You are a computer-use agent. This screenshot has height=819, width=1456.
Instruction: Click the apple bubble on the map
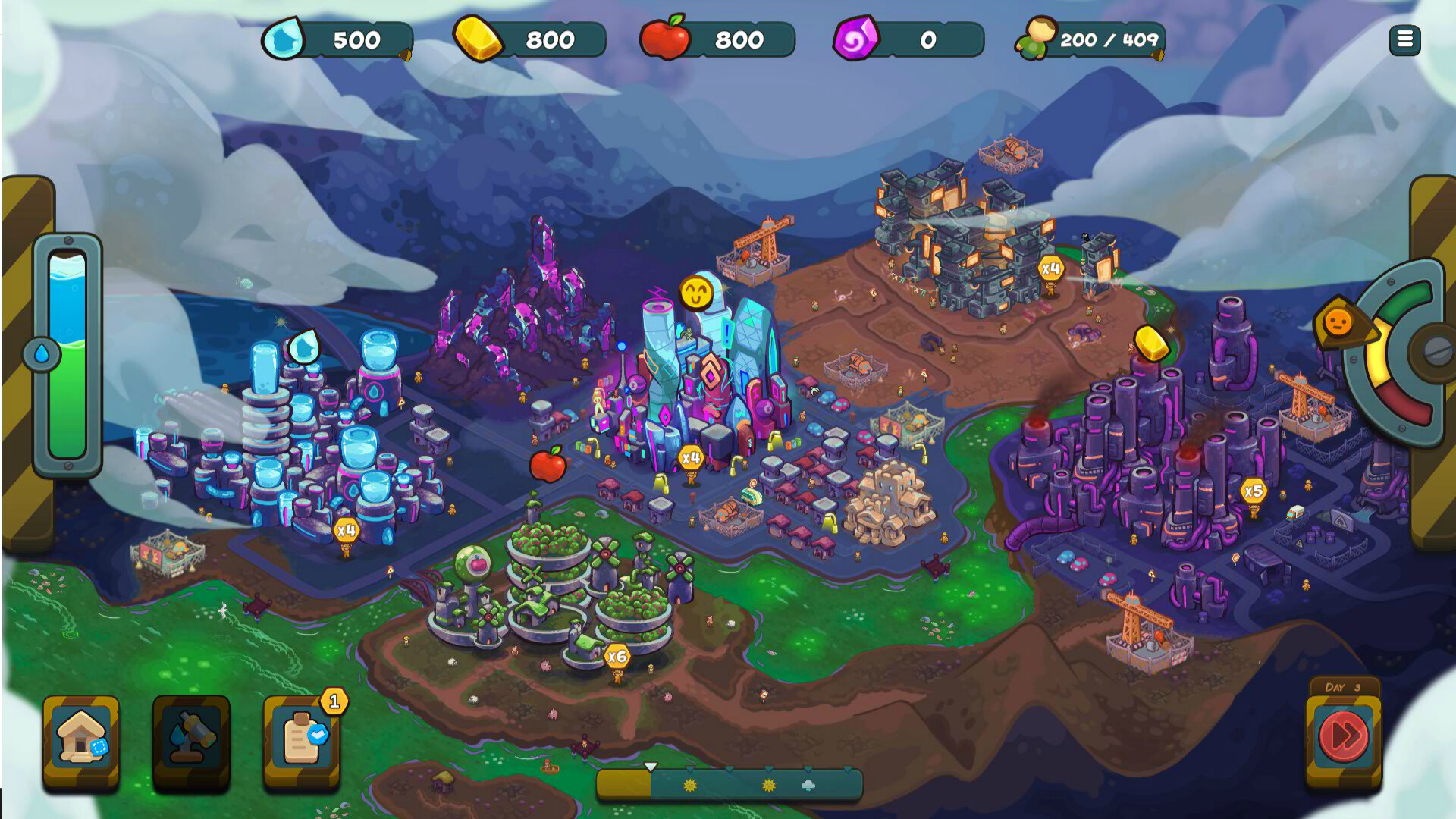[550, 466]
